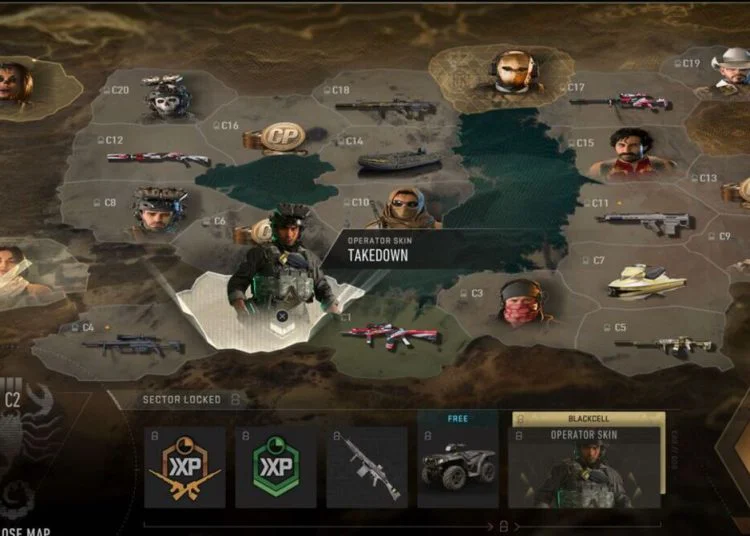This screenshot has width=750, height=536.
Task: Select sector C4 sniper rifle reward
Action: (x=133, y=345)
